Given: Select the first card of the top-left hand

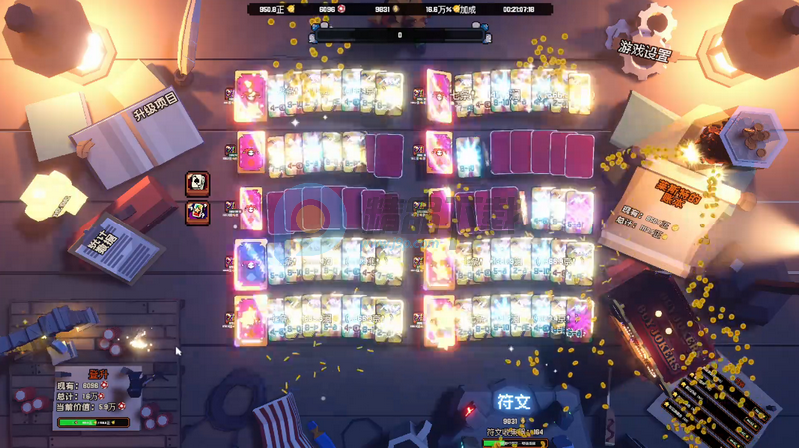Looking at the screenshot, I should point(250,95).
